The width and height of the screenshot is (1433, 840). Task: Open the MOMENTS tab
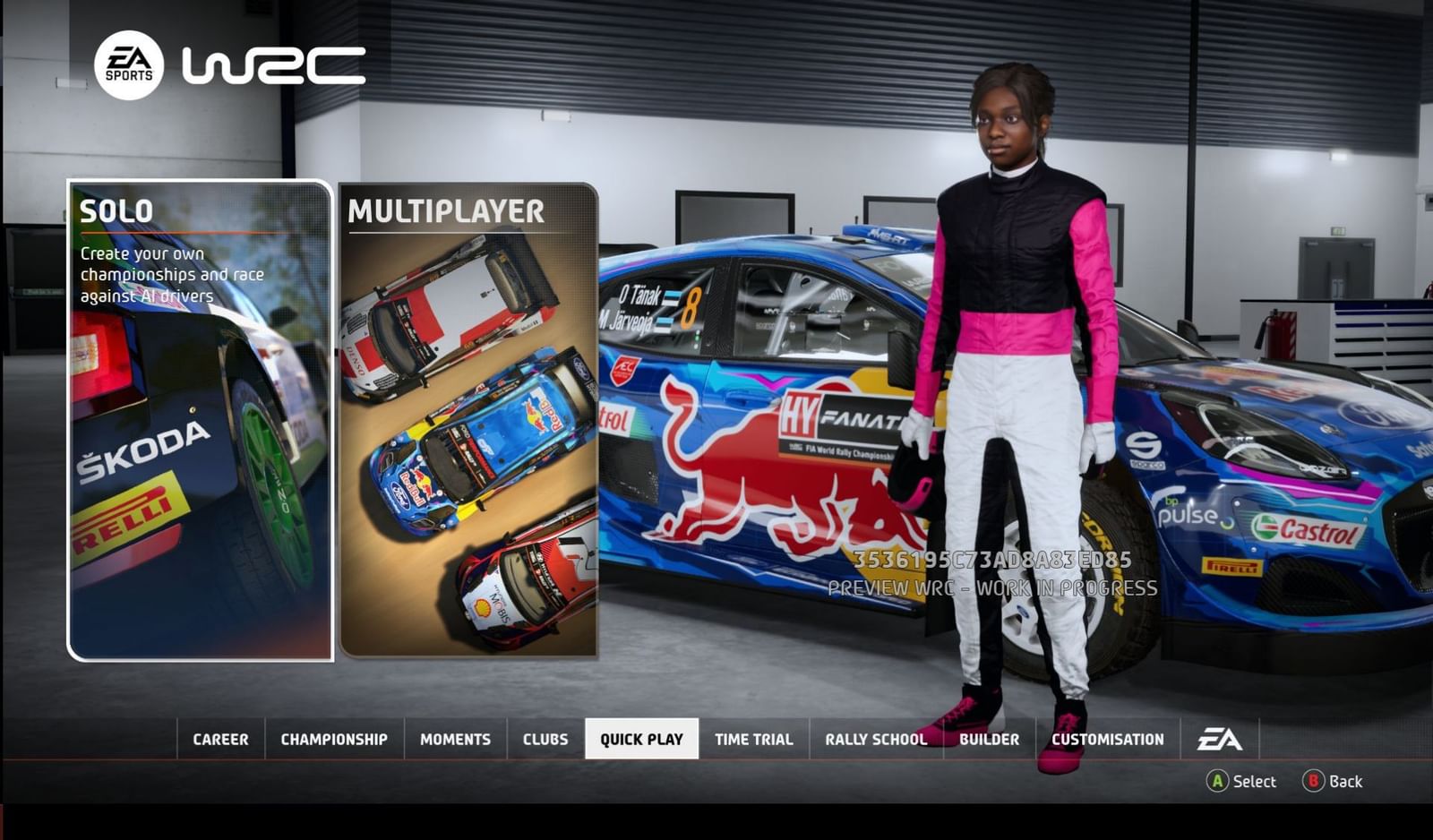[x=455, y=739]
